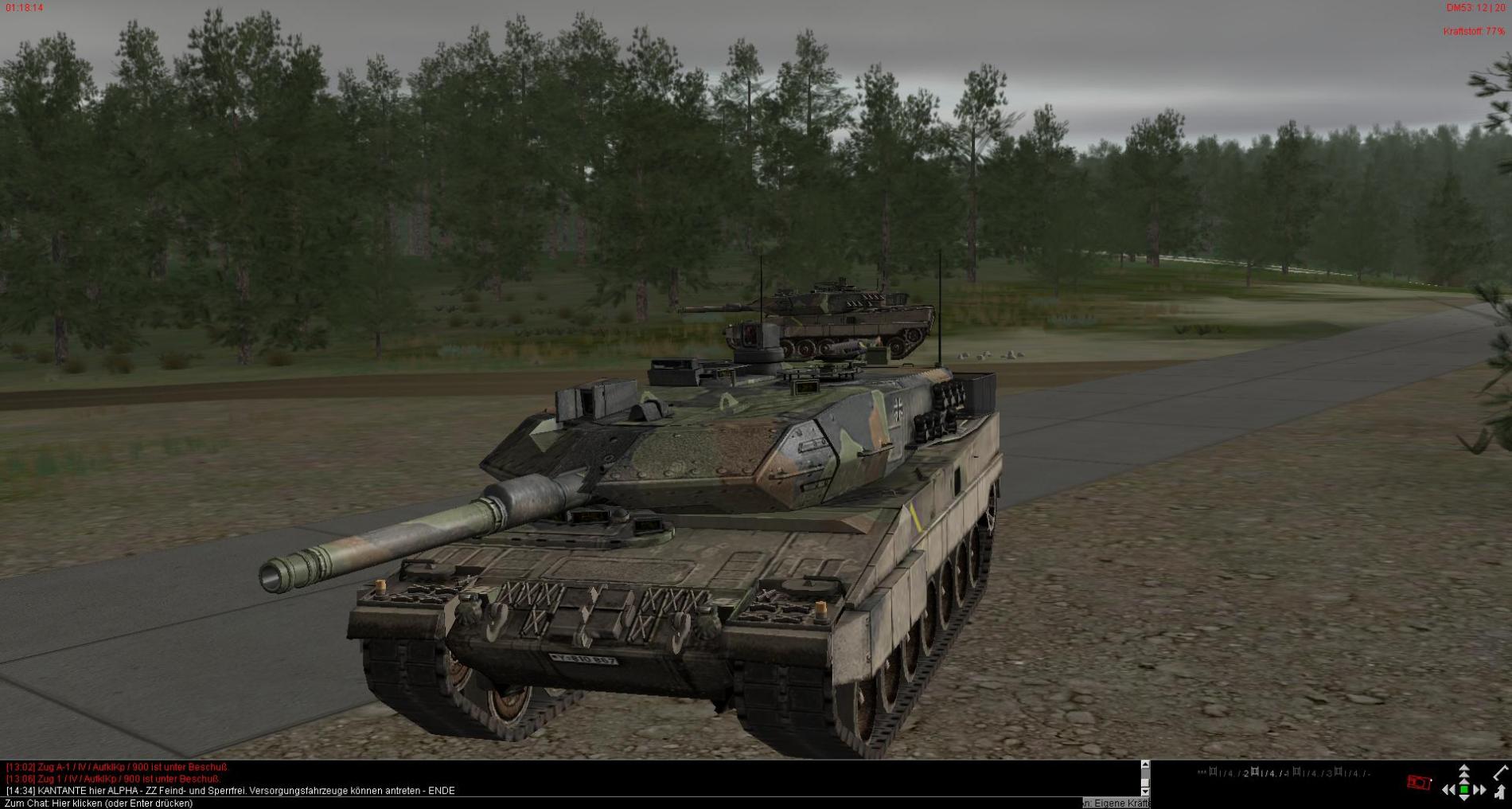Select platoon unit number 3 in unit bar
Viewport: 1512px width, 809px height.
(1329, 773)
